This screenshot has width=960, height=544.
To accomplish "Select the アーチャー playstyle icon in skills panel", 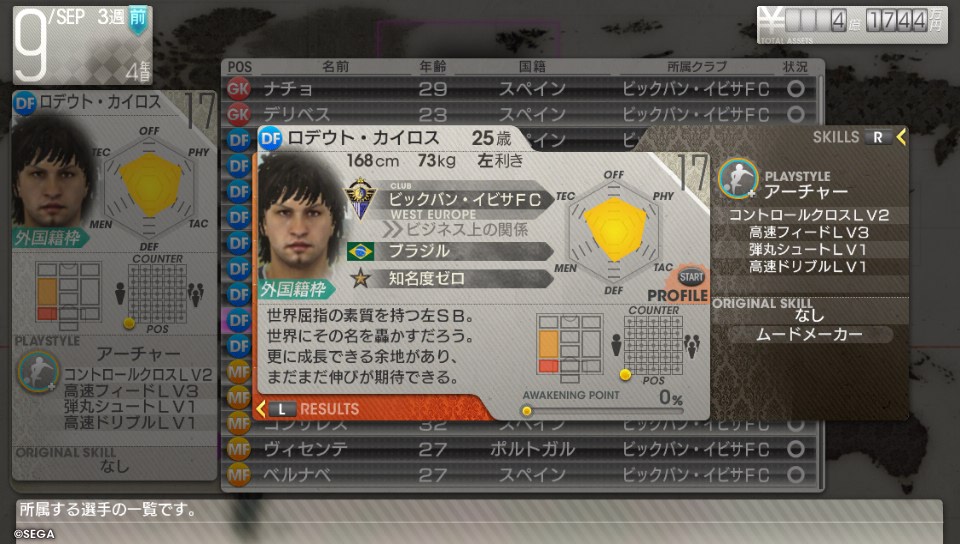I will (x=738, y=180).
